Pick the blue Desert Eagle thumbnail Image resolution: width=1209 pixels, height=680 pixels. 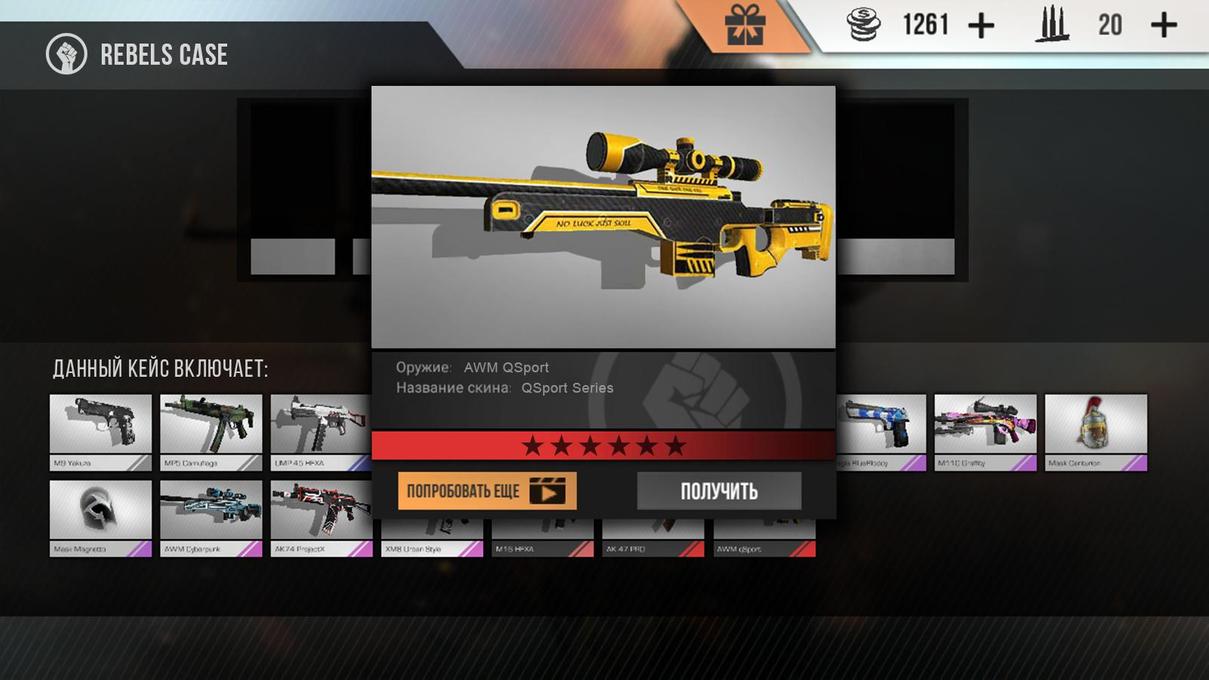[882, 426]
